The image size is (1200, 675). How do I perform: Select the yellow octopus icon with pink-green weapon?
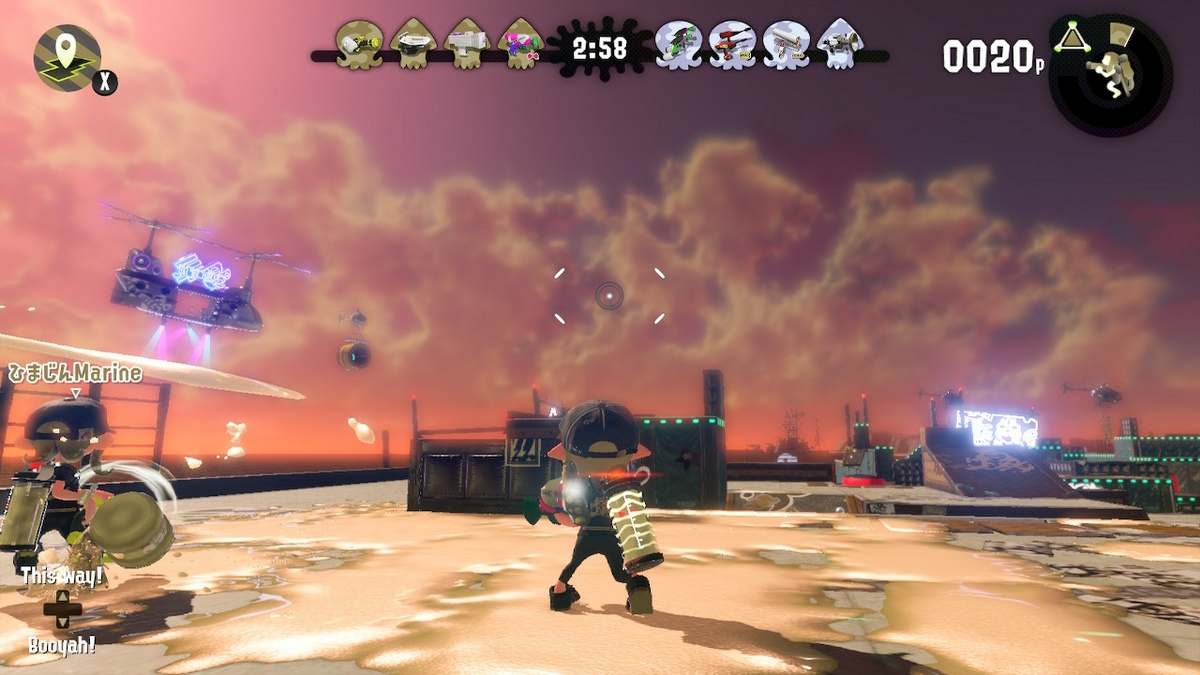point(521,44)
